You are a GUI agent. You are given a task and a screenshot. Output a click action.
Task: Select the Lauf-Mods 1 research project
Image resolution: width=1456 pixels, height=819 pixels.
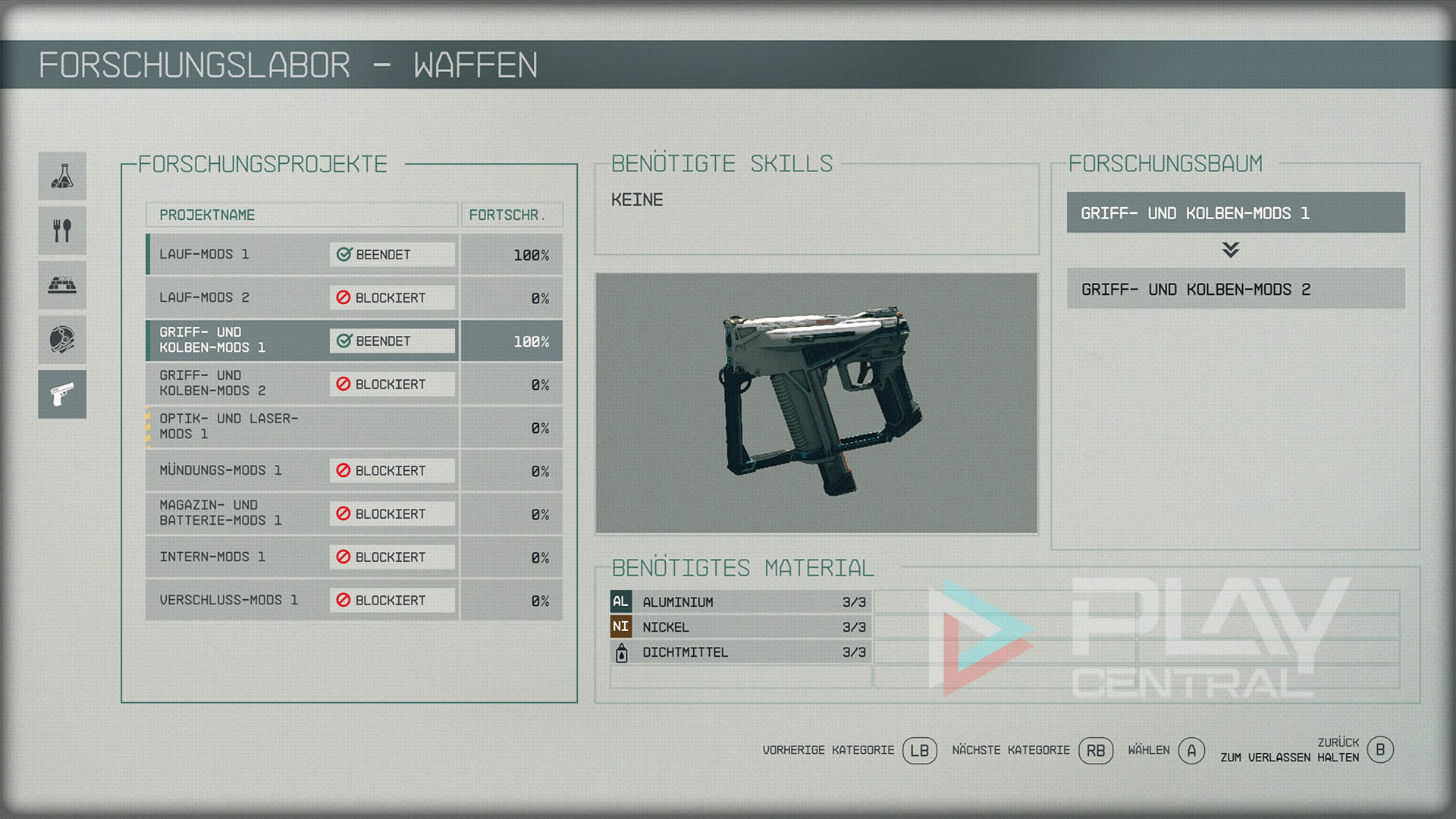tap(302, 255)
